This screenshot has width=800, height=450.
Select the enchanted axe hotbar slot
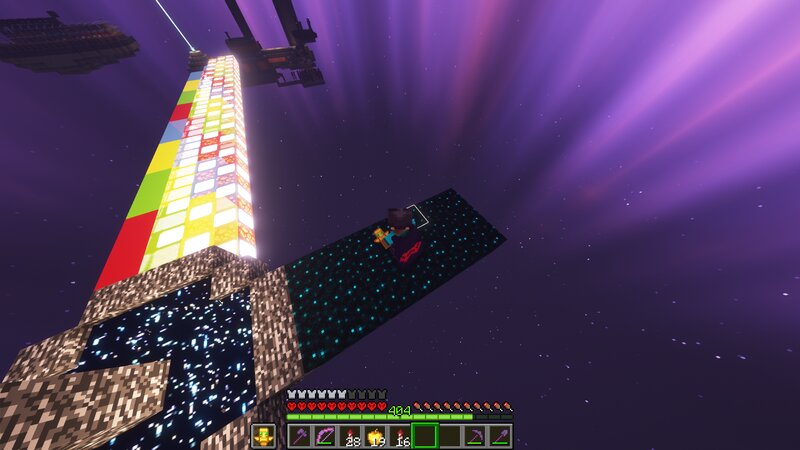click(x=299, y=436)
